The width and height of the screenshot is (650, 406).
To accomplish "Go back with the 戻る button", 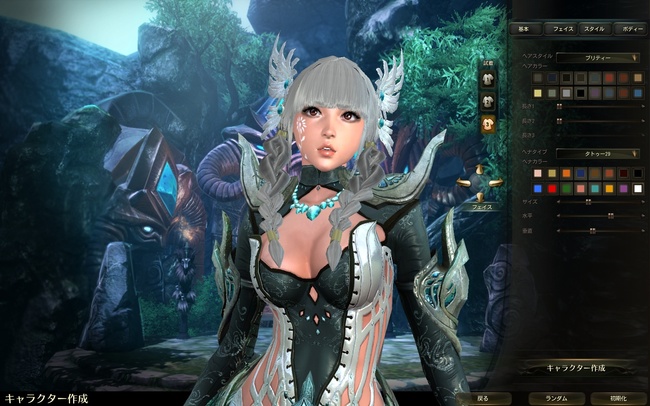I will (483, 397).
